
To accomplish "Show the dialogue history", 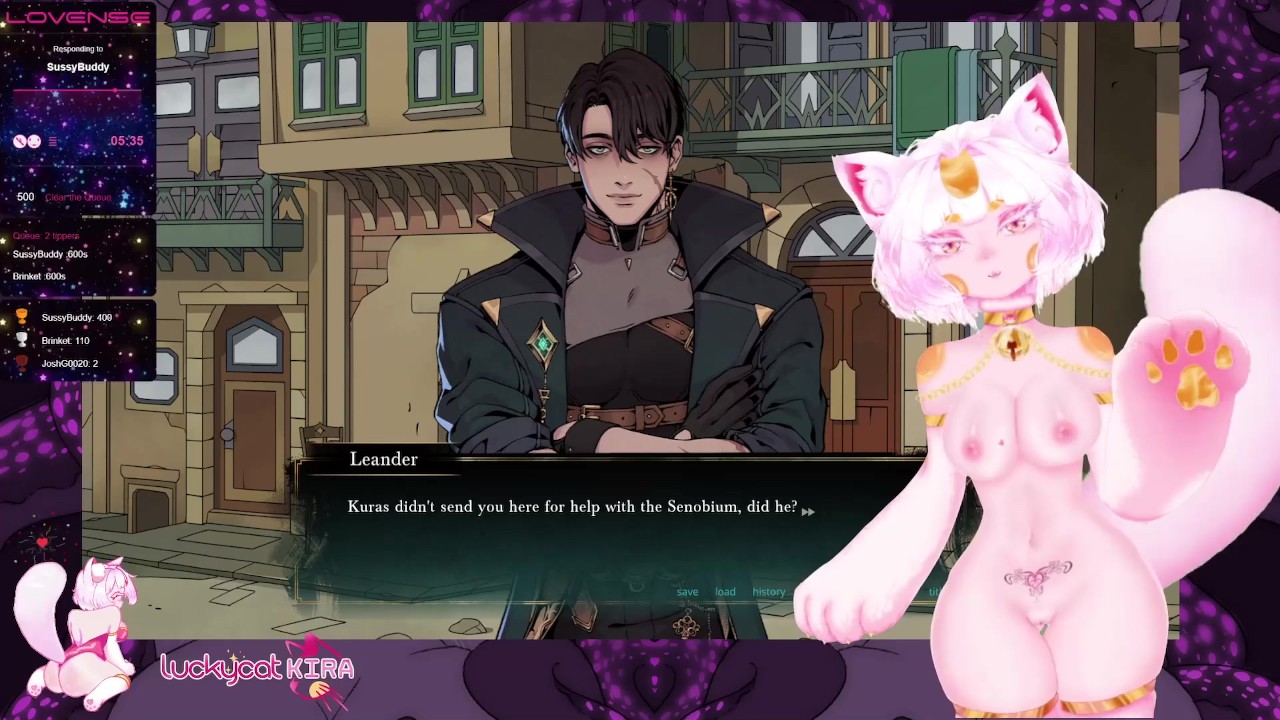I will [x=769, y=592].
